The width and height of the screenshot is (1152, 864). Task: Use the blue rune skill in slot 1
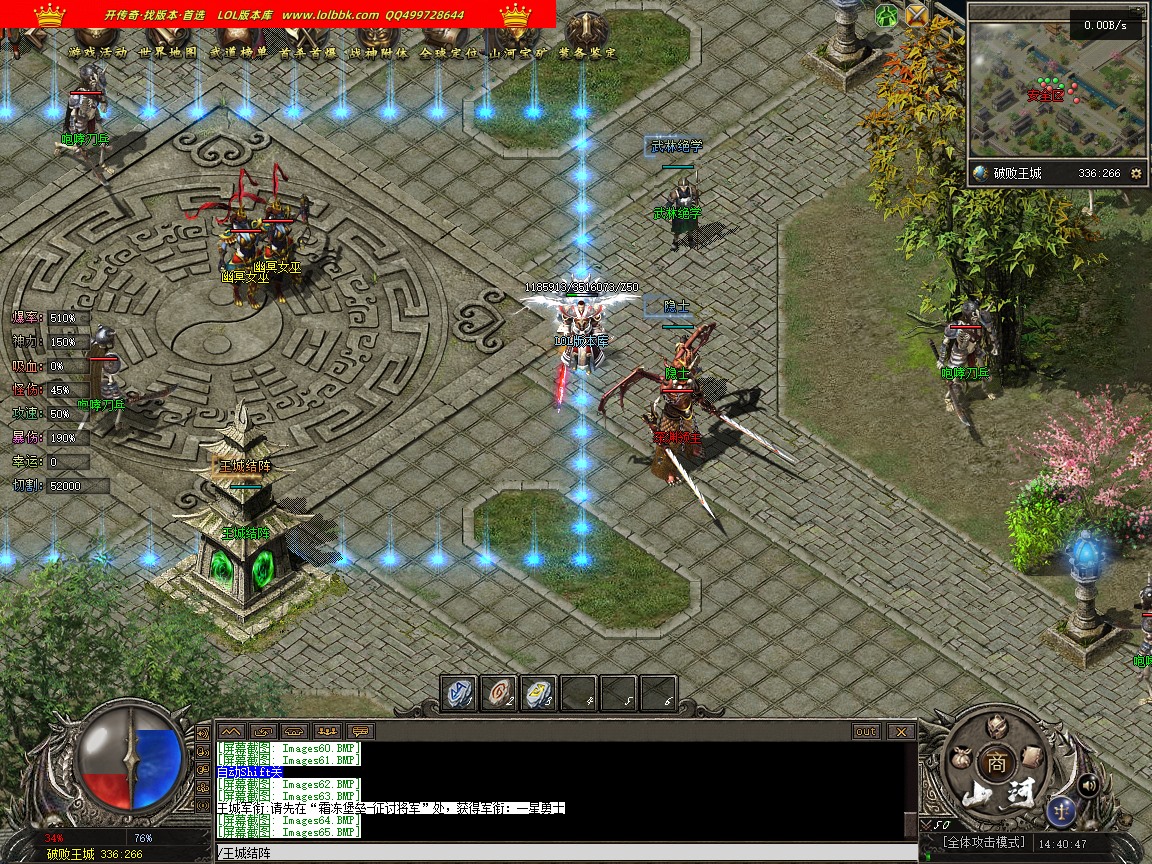coord(460,692)
